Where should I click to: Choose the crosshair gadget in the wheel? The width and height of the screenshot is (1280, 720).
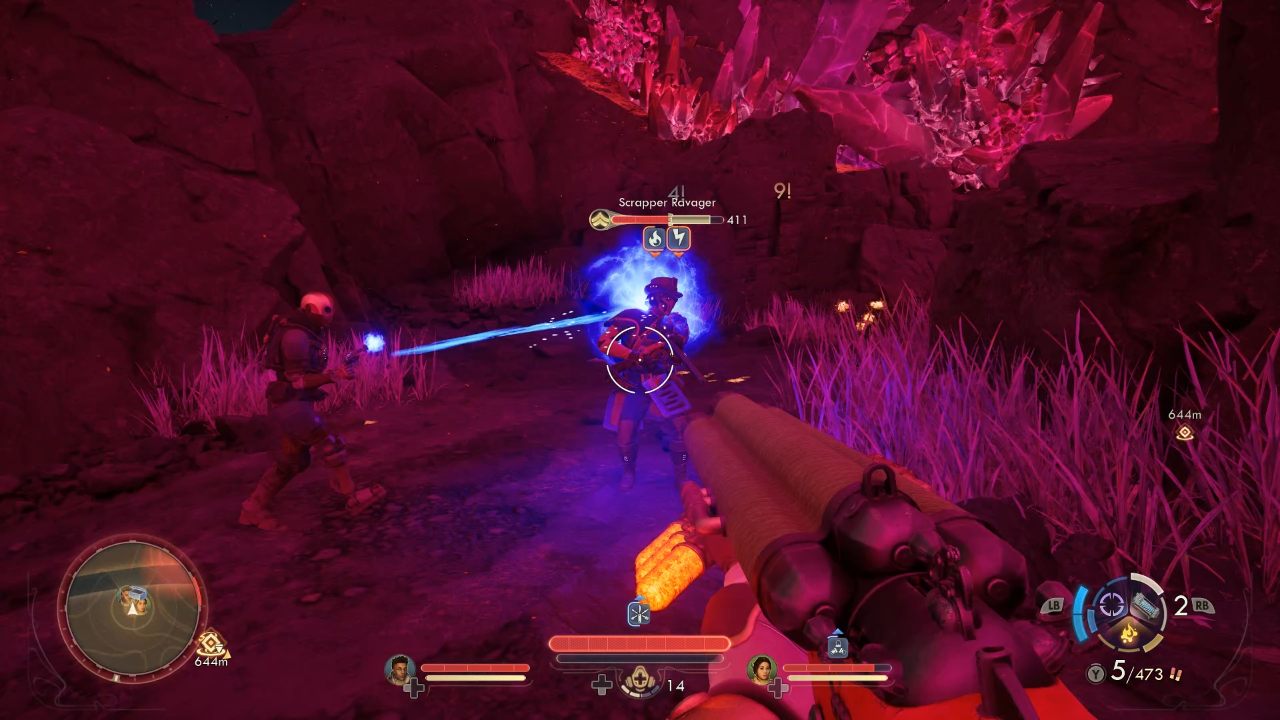pyautogui.click(x=1110, y=604)
